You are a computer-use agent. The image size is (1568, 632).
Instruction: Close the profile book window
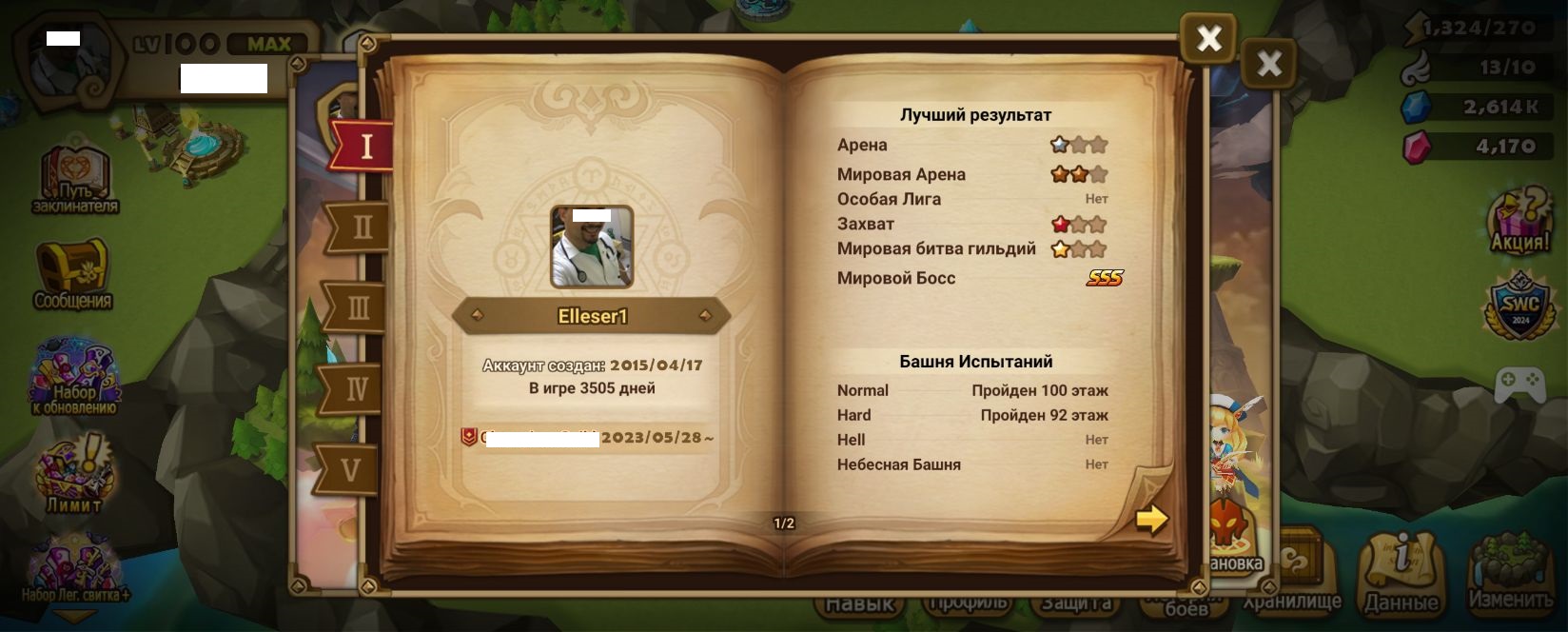click(1208, 39)
